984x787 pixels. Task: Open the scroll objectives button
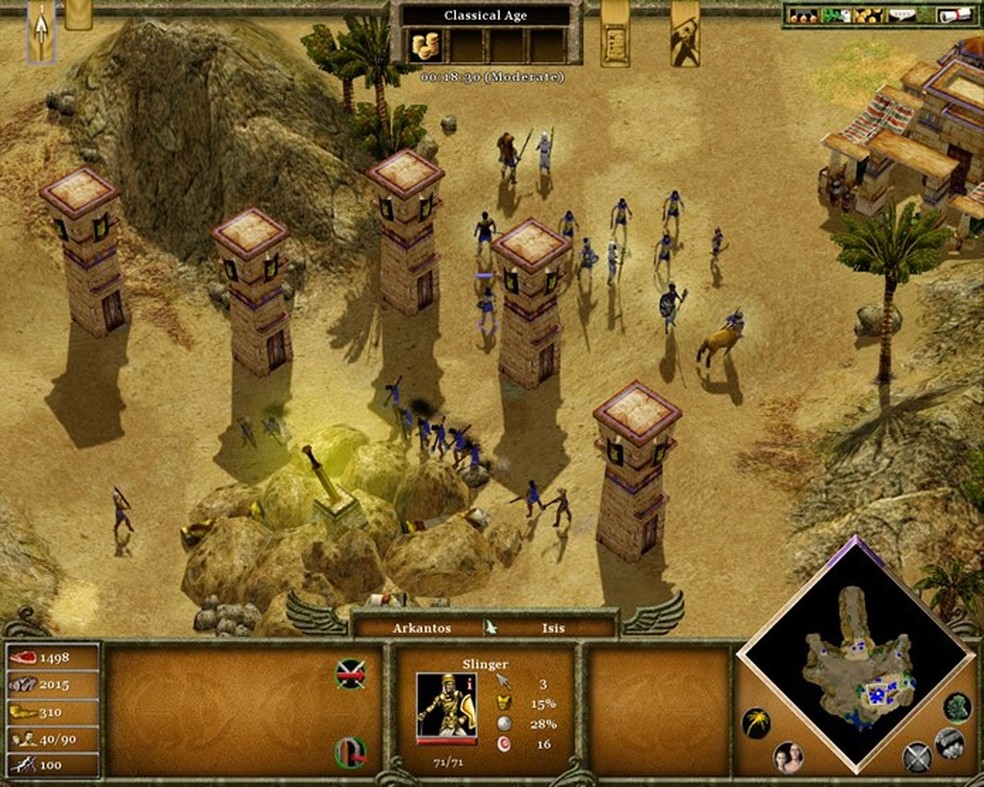615,36
